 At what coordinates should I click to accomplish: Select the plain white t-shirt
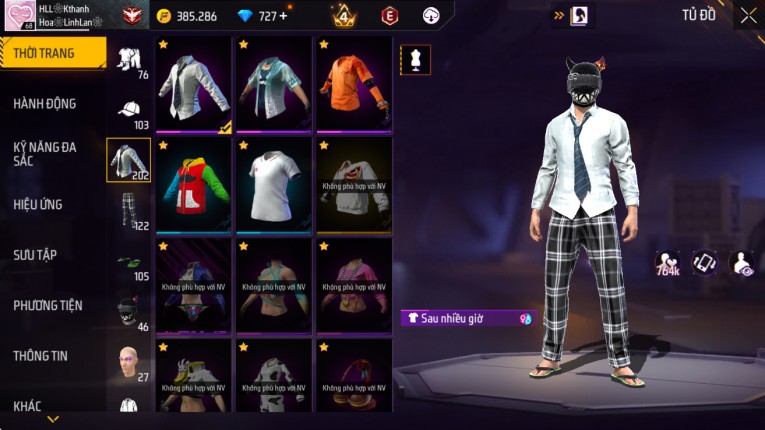(x=274, y=186)
